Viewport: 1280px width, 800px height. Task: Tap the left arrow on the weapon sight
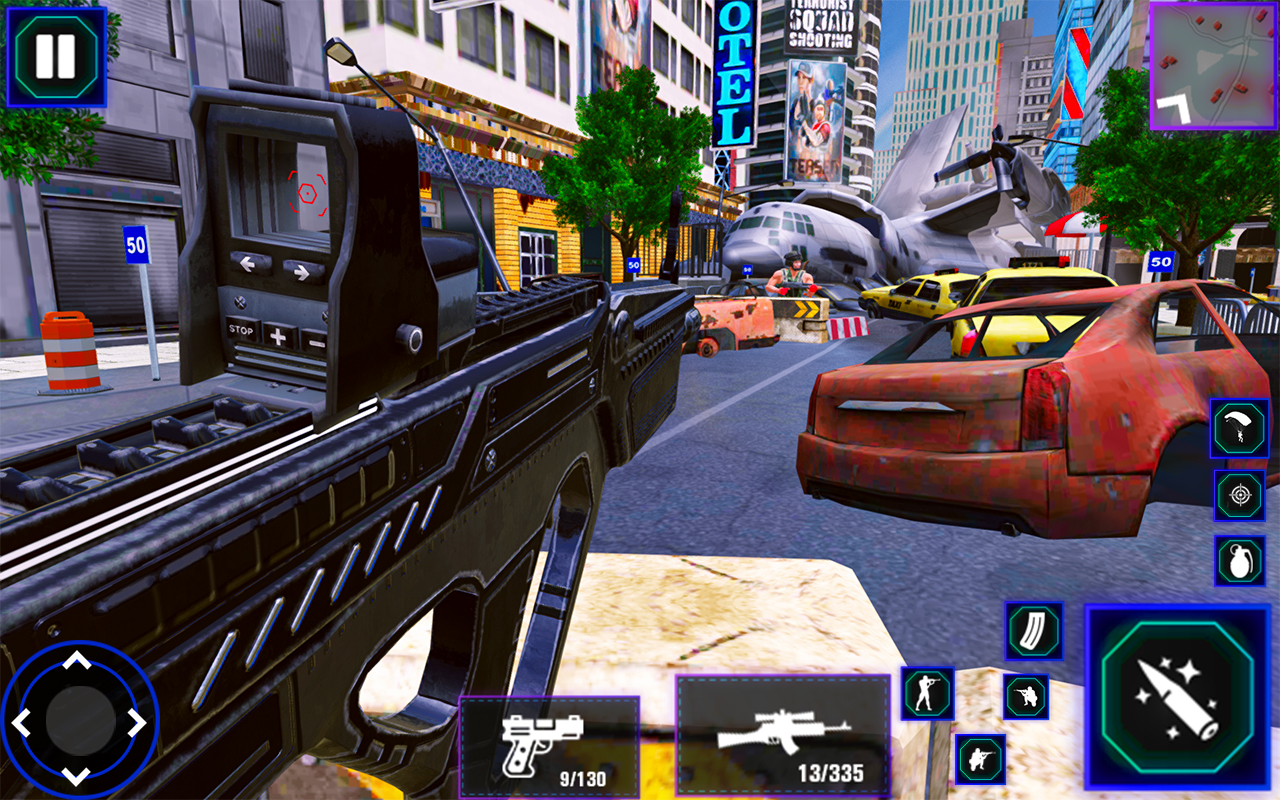[247, 264]
